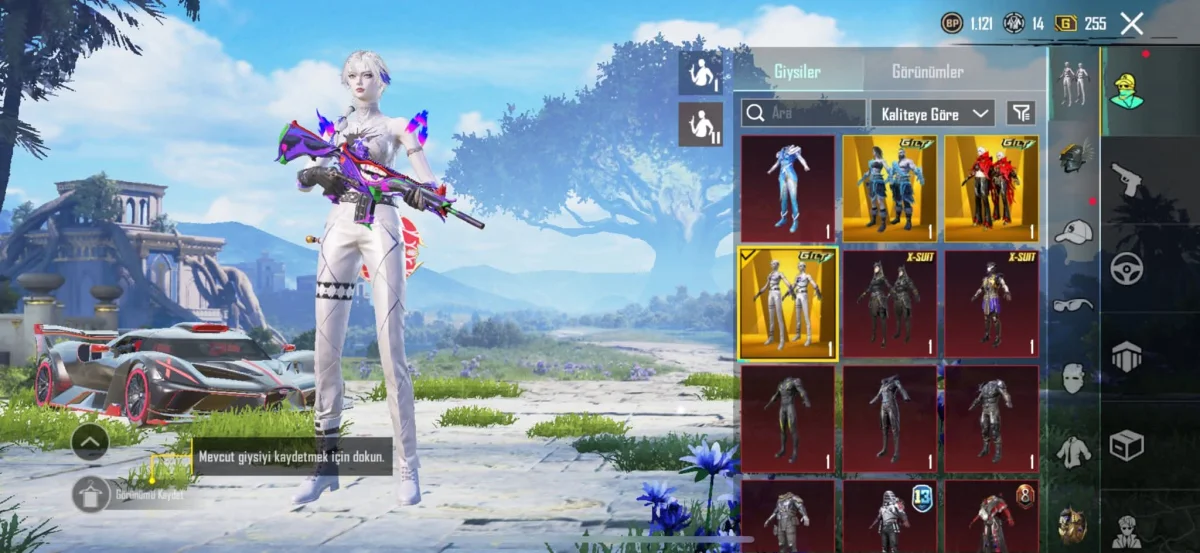
Task: Select emote pose slot I
Action: [700, 73]
